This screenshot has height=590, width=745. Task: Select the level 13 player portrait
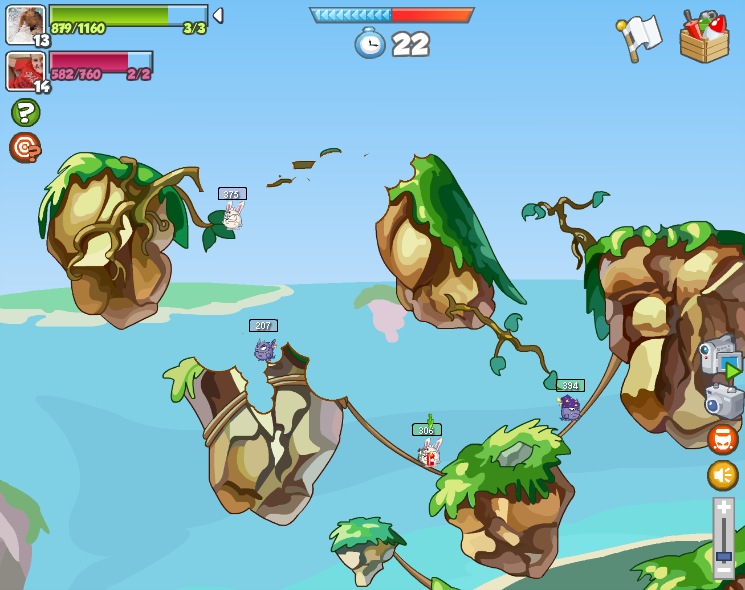pos(25,24)
